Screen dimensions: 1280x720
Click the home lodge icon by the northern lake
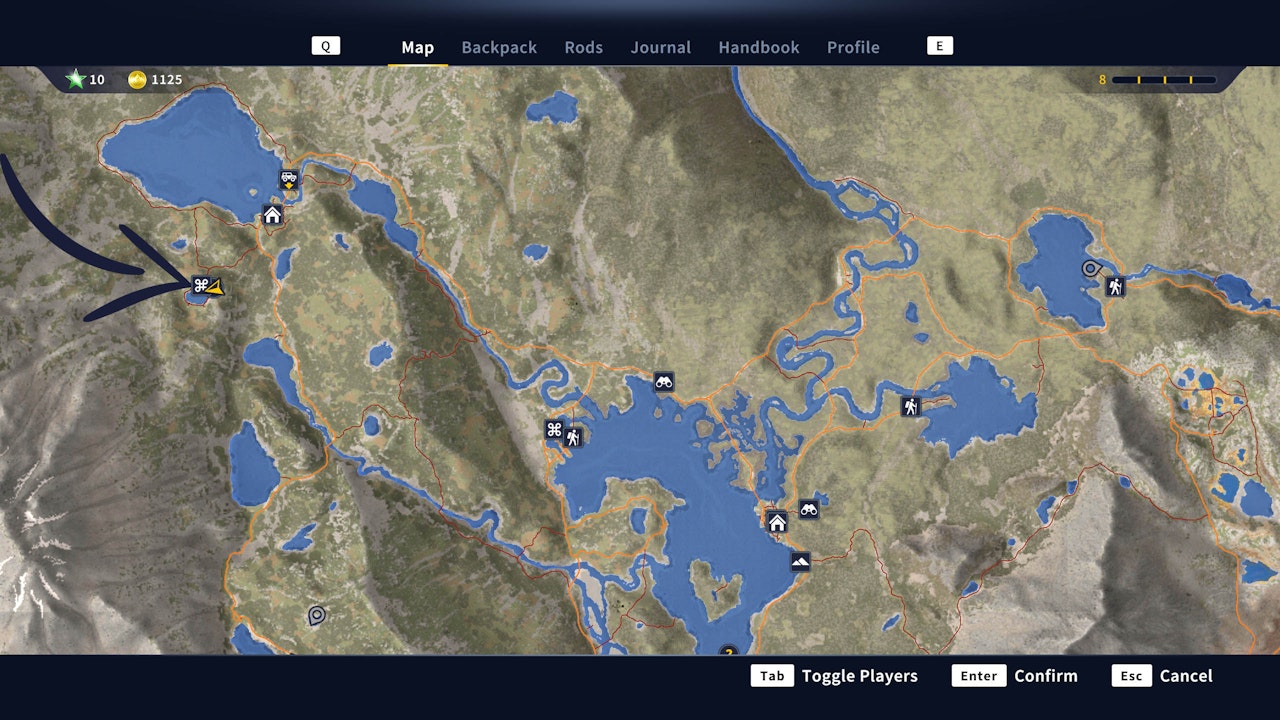tap(270, 214)
